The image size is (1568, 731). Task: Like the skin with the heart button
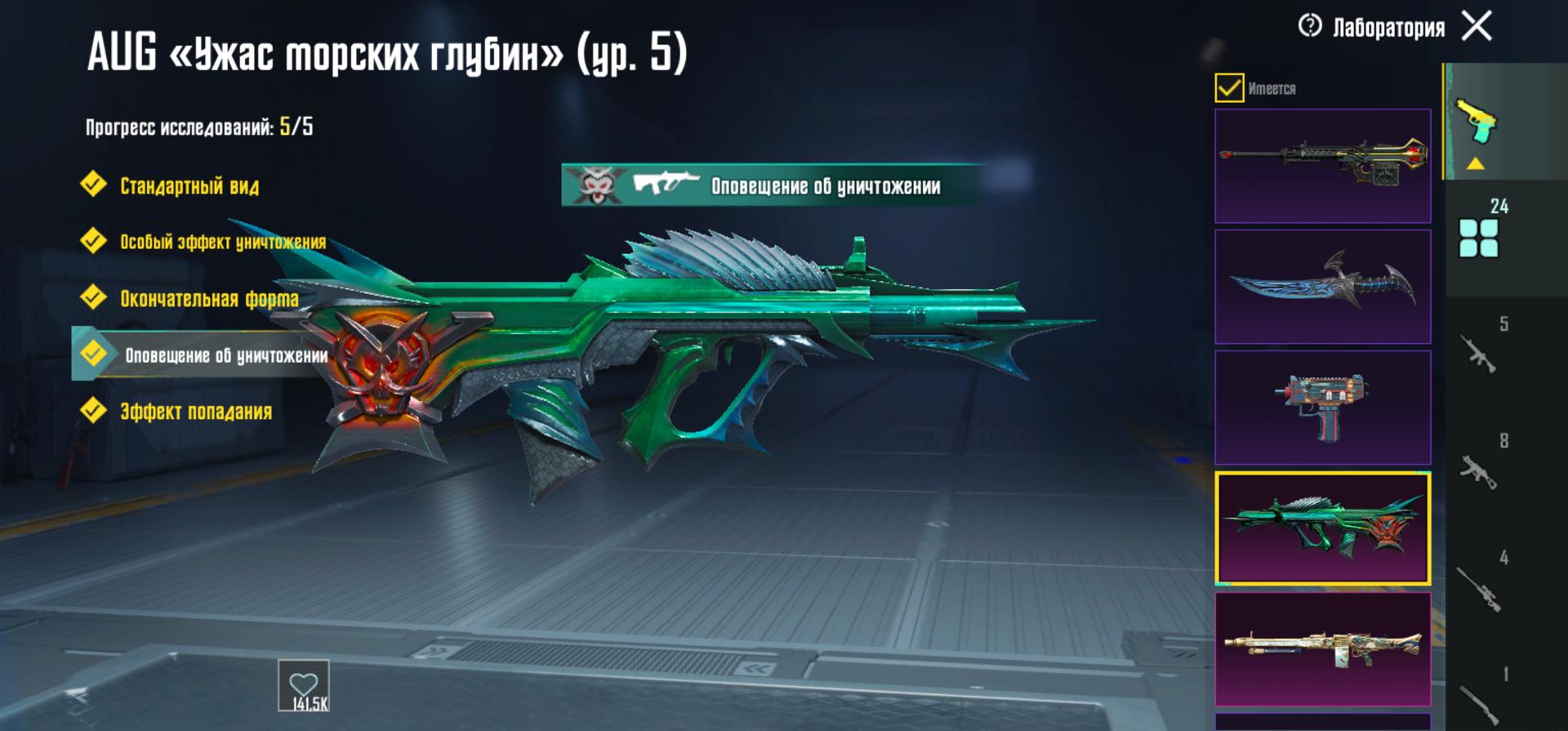(304, 686)
